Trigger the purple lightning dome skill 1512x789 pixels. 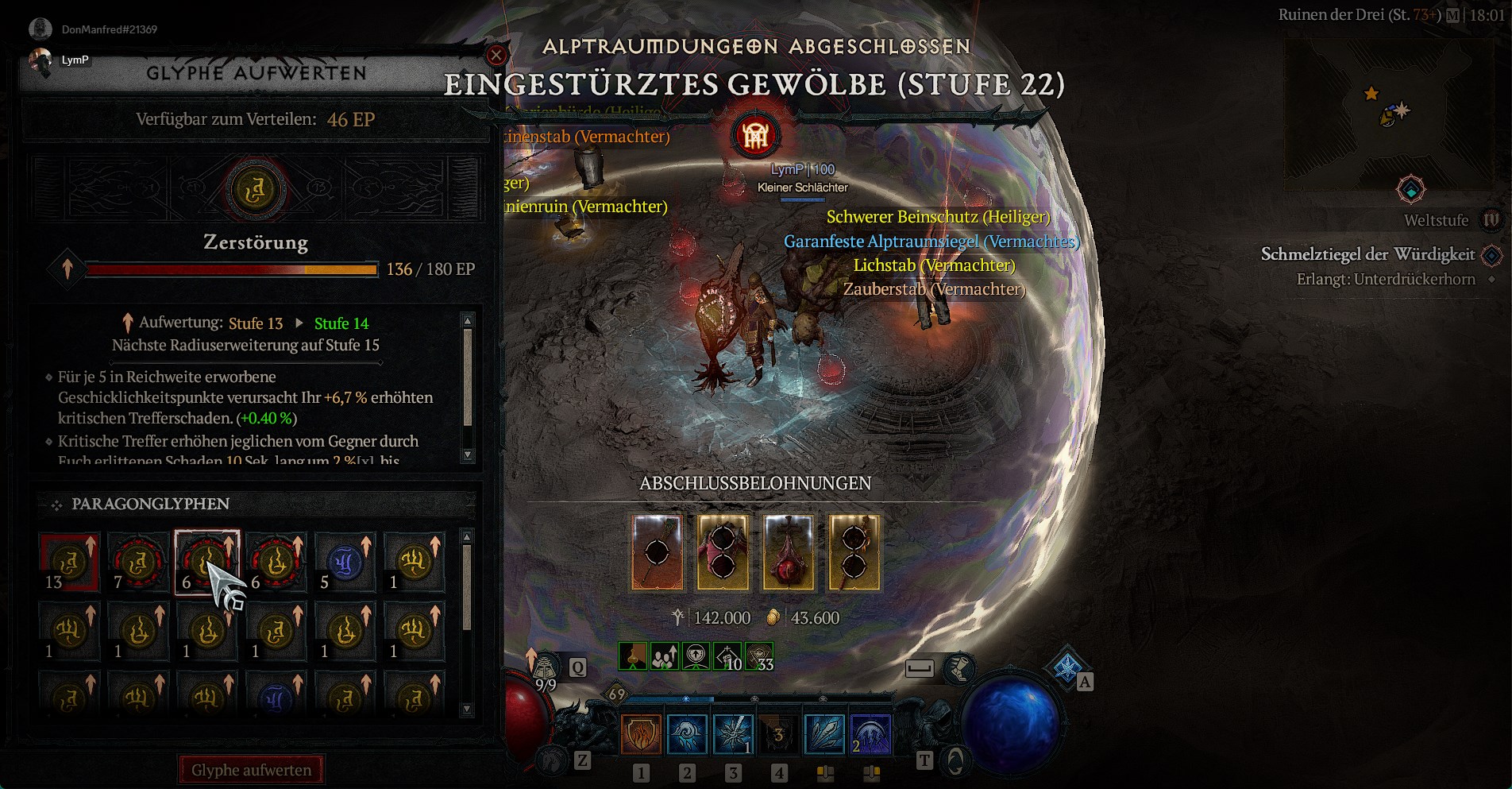871,734
